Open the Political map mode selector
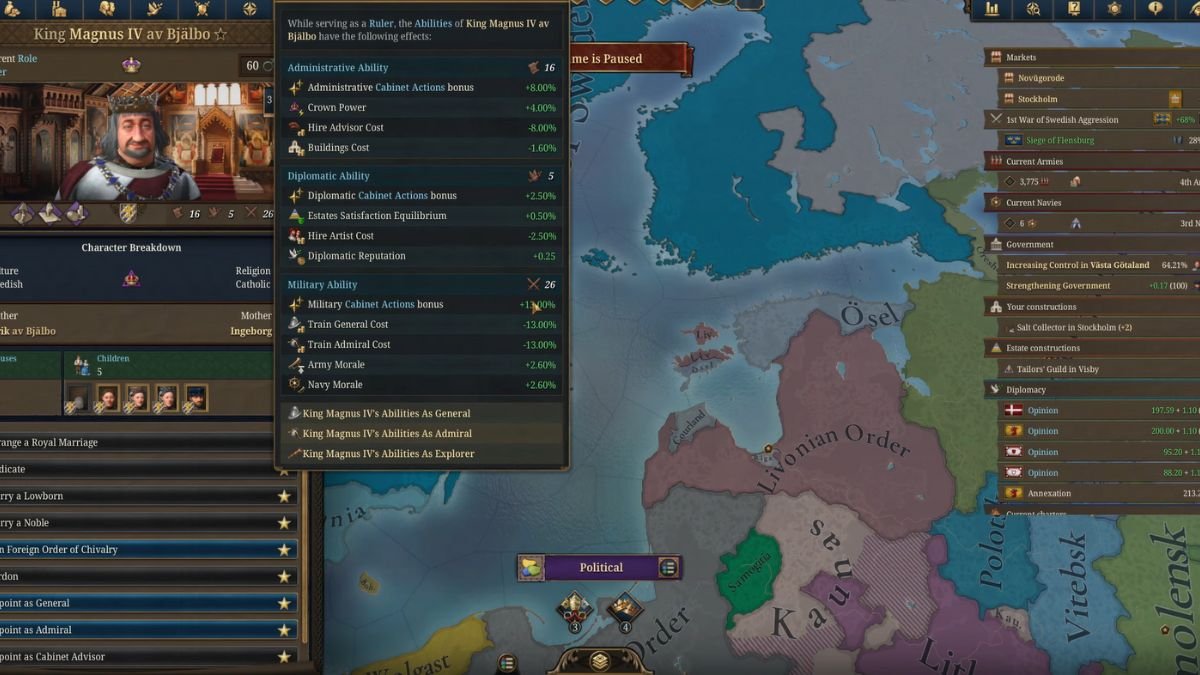 [600, 568]
